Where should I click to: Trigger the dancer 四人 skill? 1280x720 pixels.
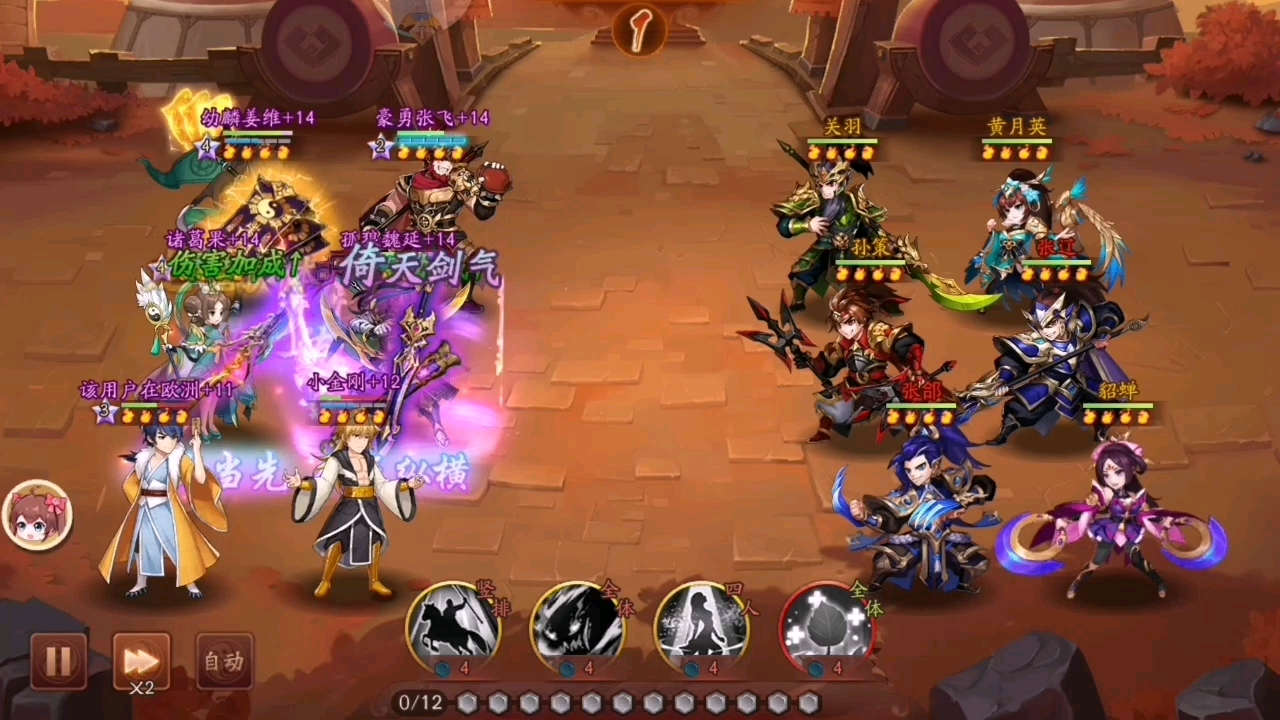[702, 626]
